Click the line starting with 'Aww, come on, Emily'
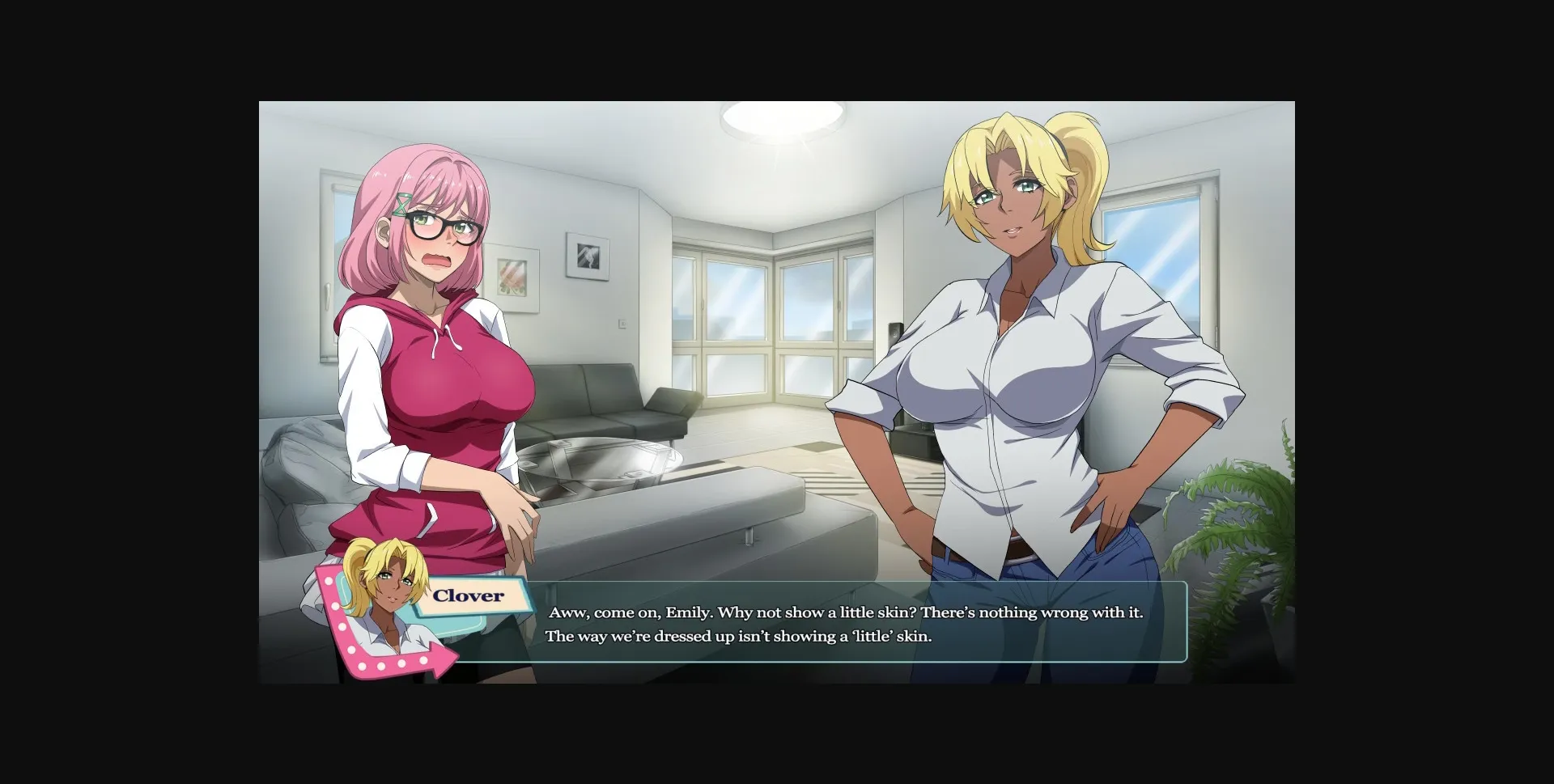Image resolution: width=1554 pixels, height=784 pixels. coord(842,612)
